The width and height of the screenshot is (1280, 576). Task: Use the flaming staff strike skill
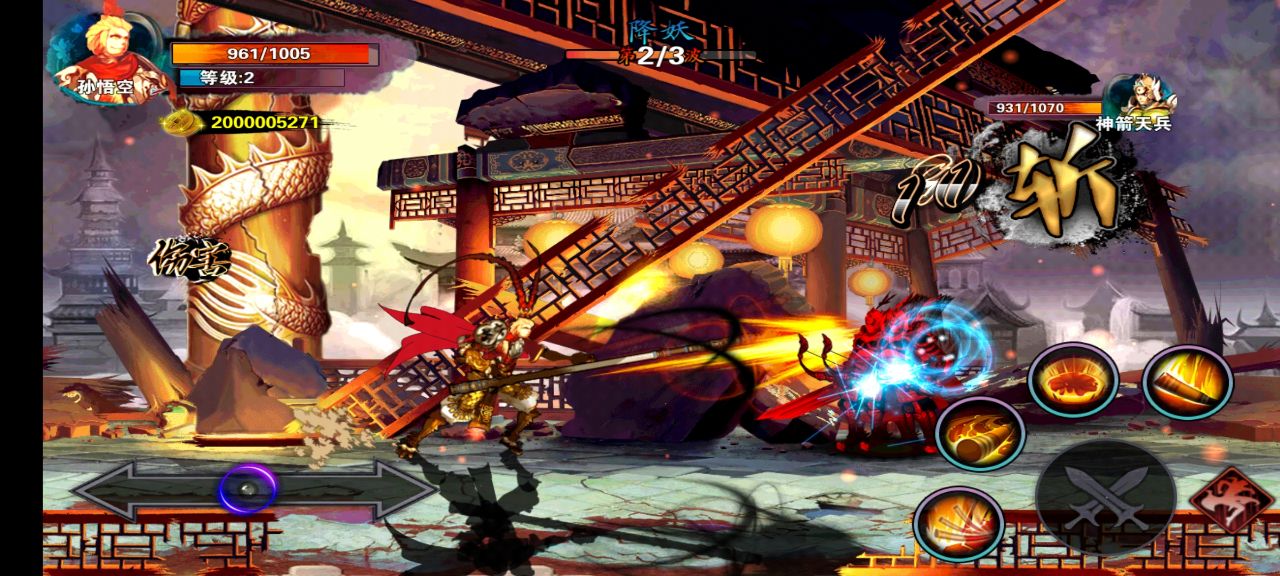coord(1187,381)
